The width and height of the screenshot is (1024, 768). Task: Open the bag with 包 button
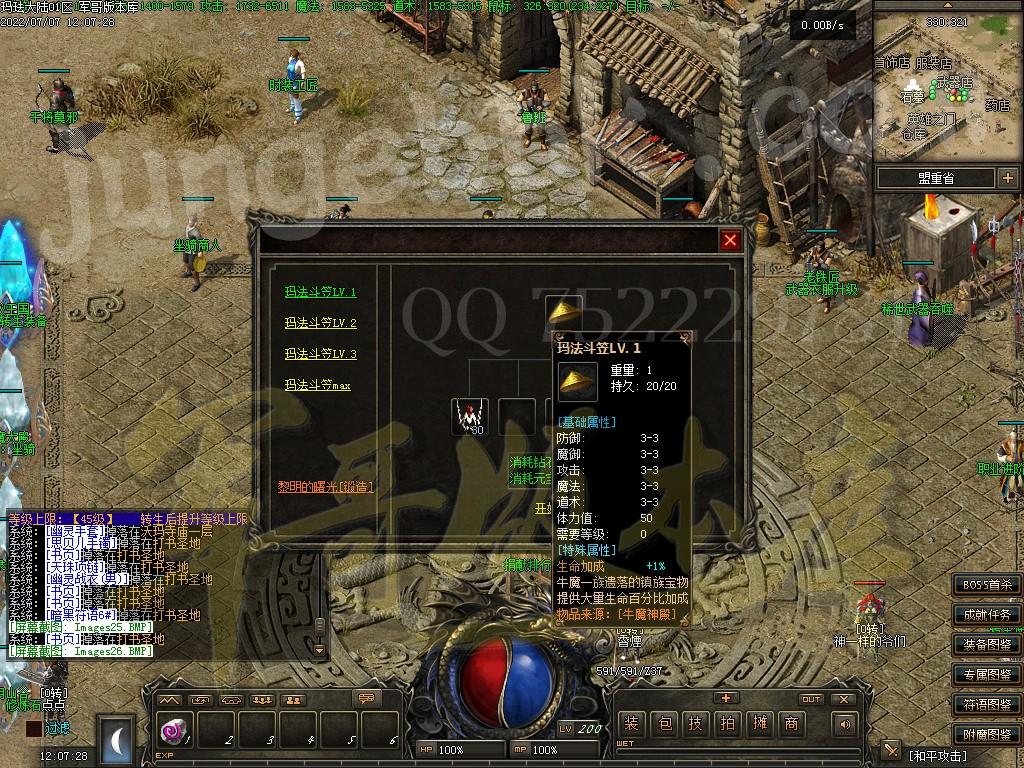[x=664, y=724]
